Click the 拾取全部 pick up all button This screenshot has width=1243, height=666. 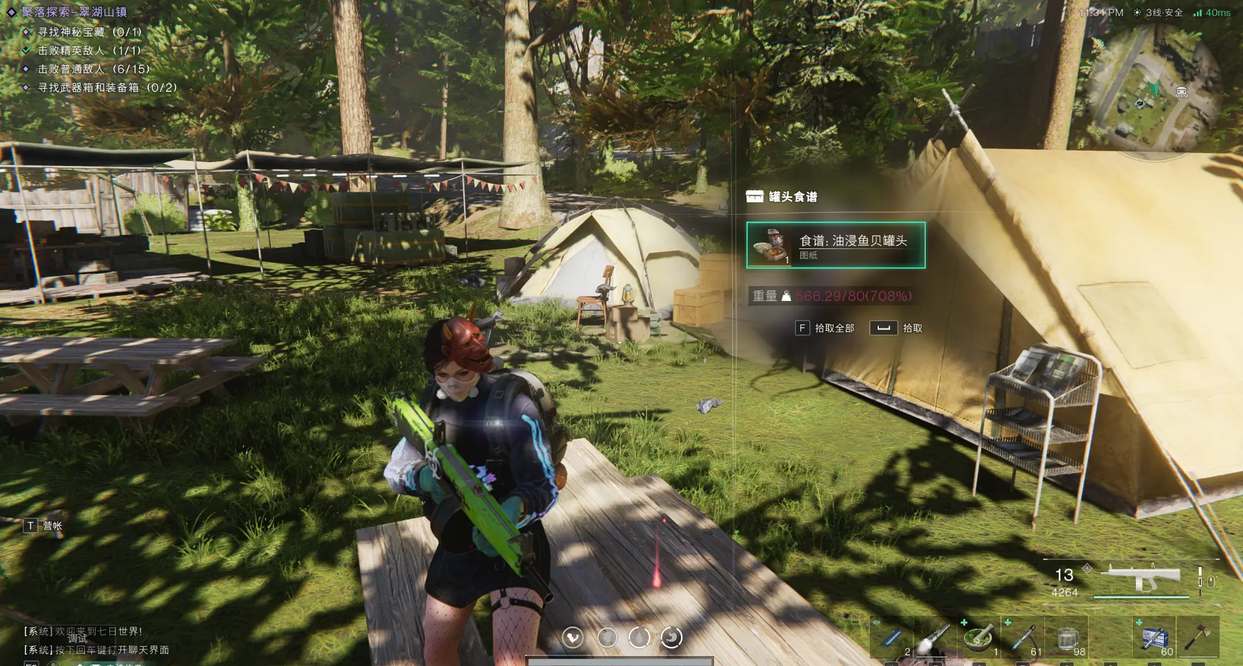(x=826, y=328)
